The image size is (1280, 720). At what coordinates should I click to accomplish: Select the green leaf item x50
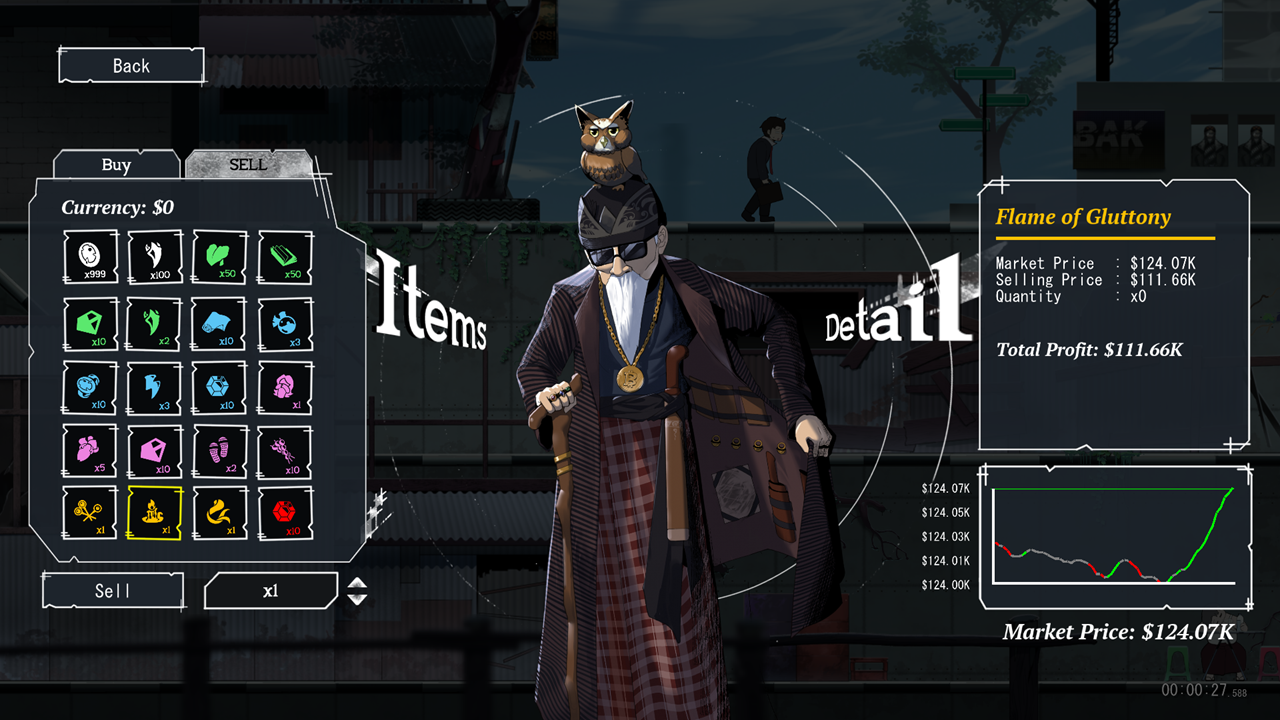tap(220, 258)
